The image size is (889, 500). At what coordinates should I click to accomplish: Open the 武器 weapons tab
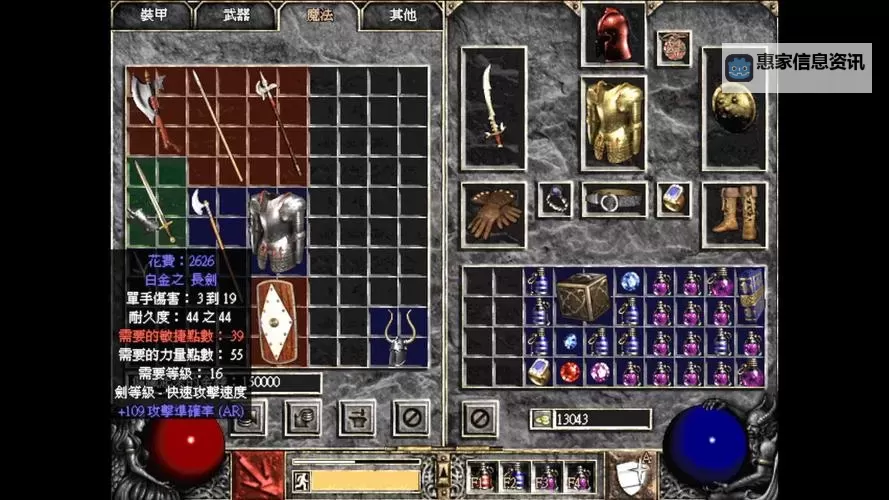click(x=237, y=15)
